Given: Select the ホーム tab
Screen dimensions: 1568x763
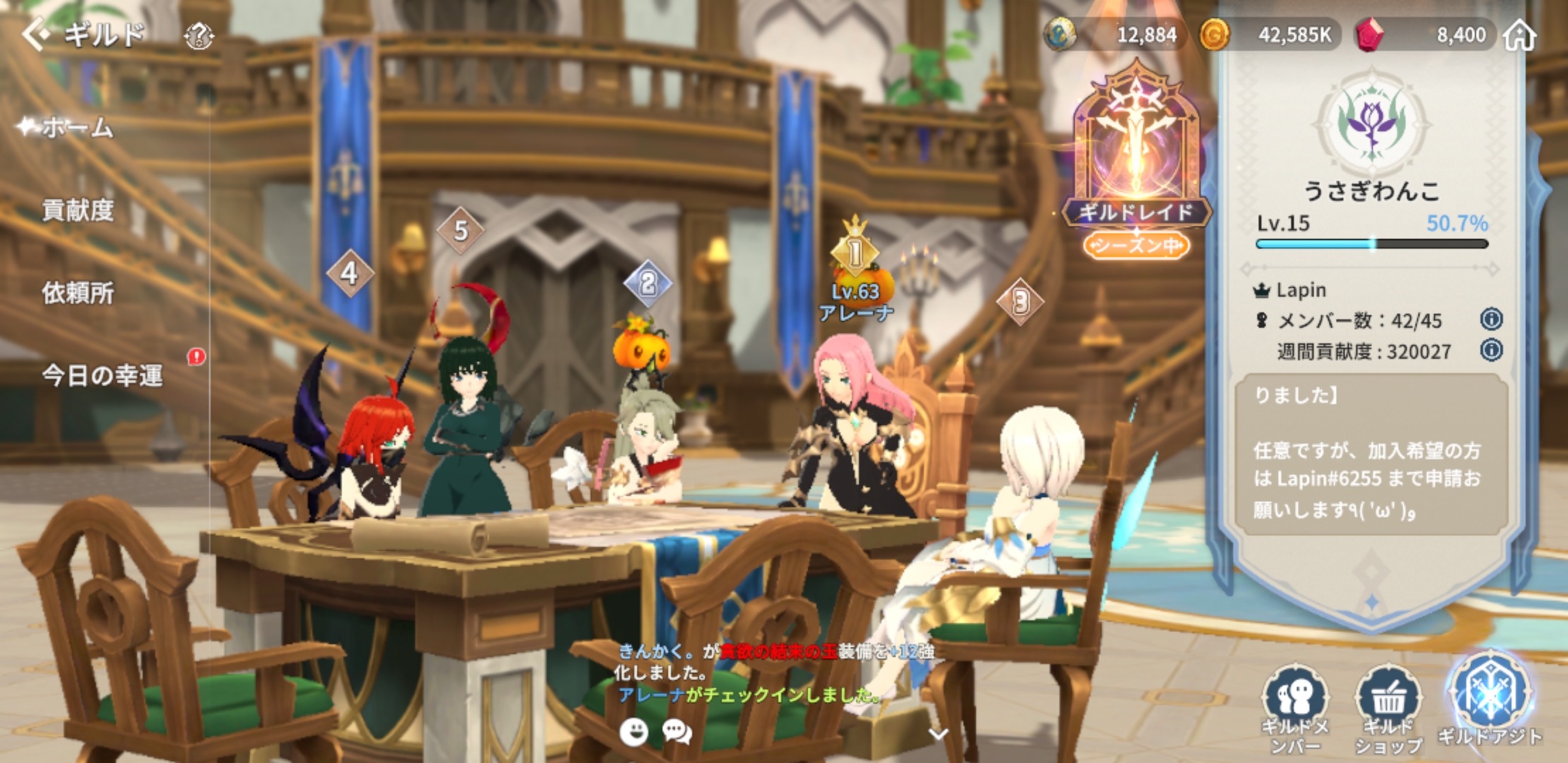Looking at the screenshot, I should (x=78, y=128).
